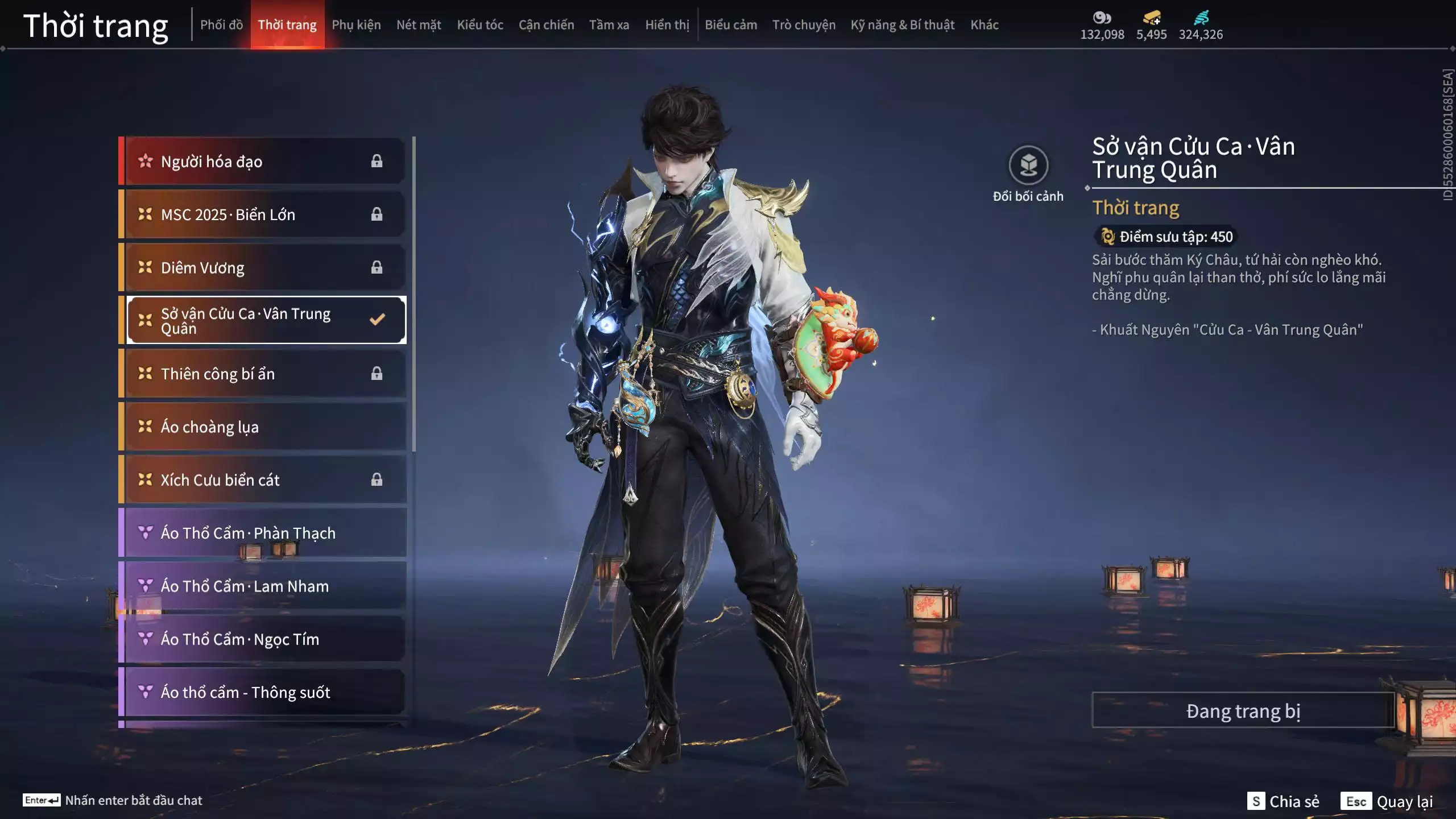1456x819 pixels.
Task: Click the Đang trang bị button
Action: tap(1243, 711)
